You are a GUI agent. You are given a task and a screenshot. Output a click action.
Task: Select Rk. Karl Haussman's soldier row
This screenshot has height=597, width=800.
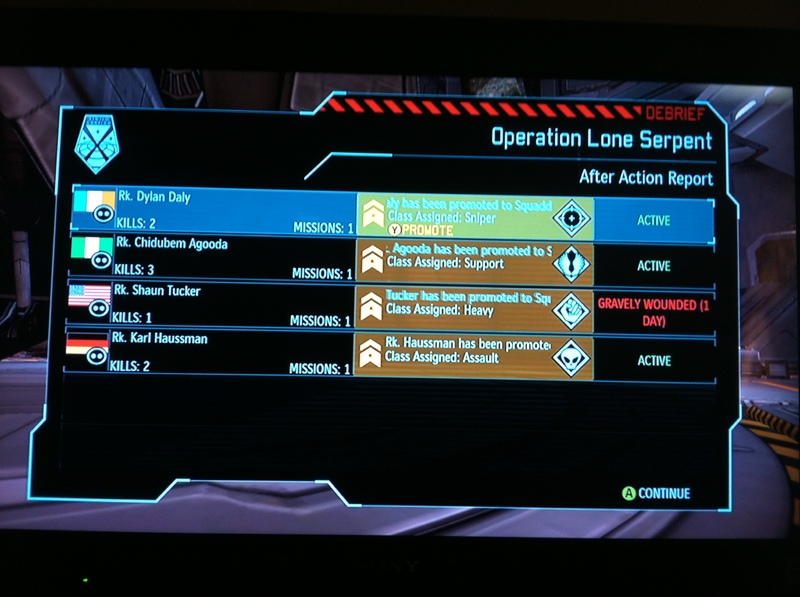[x=215, y=354]
